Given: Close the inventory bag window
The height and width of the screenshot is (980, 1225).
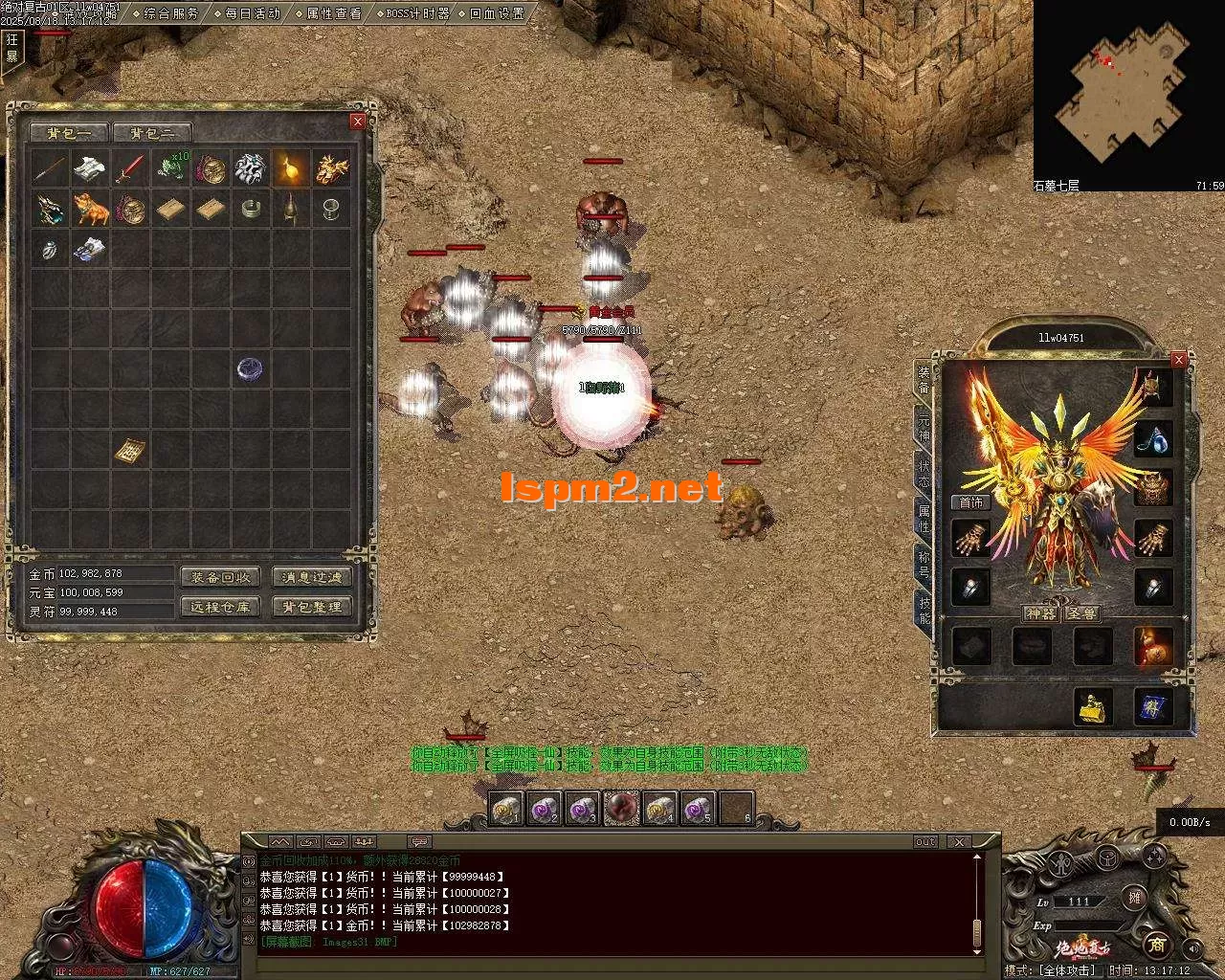Looking at the screenshot, I should [358, 121].
